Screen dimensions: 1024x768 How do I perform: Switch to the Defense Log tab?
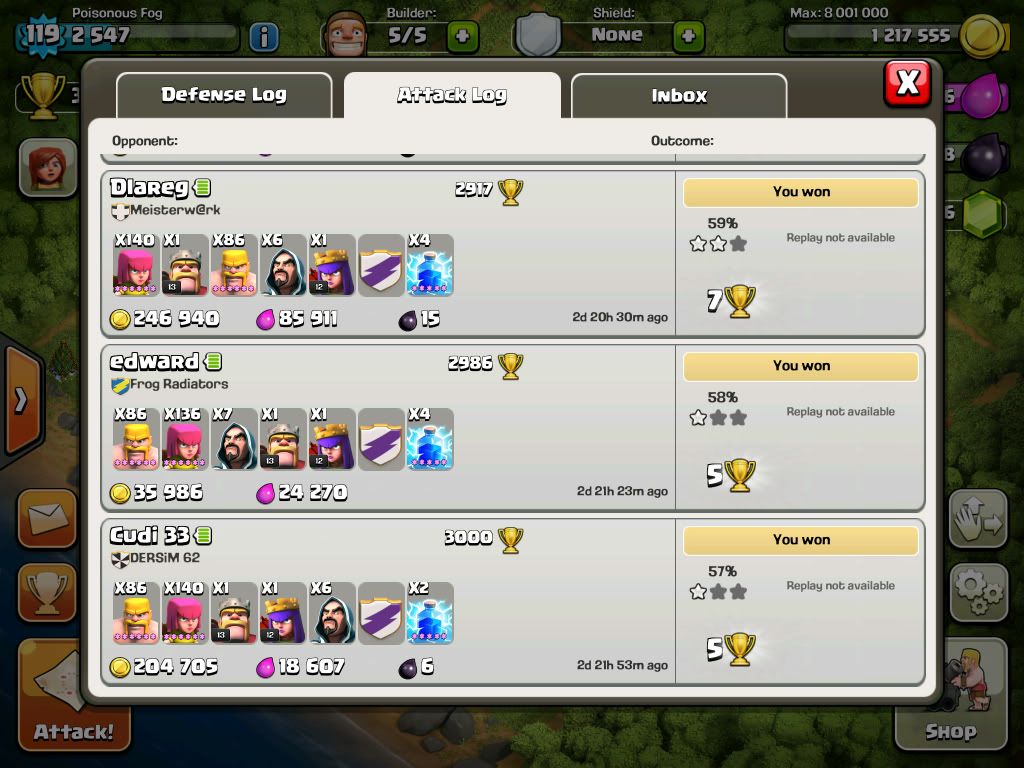[224, 96]
